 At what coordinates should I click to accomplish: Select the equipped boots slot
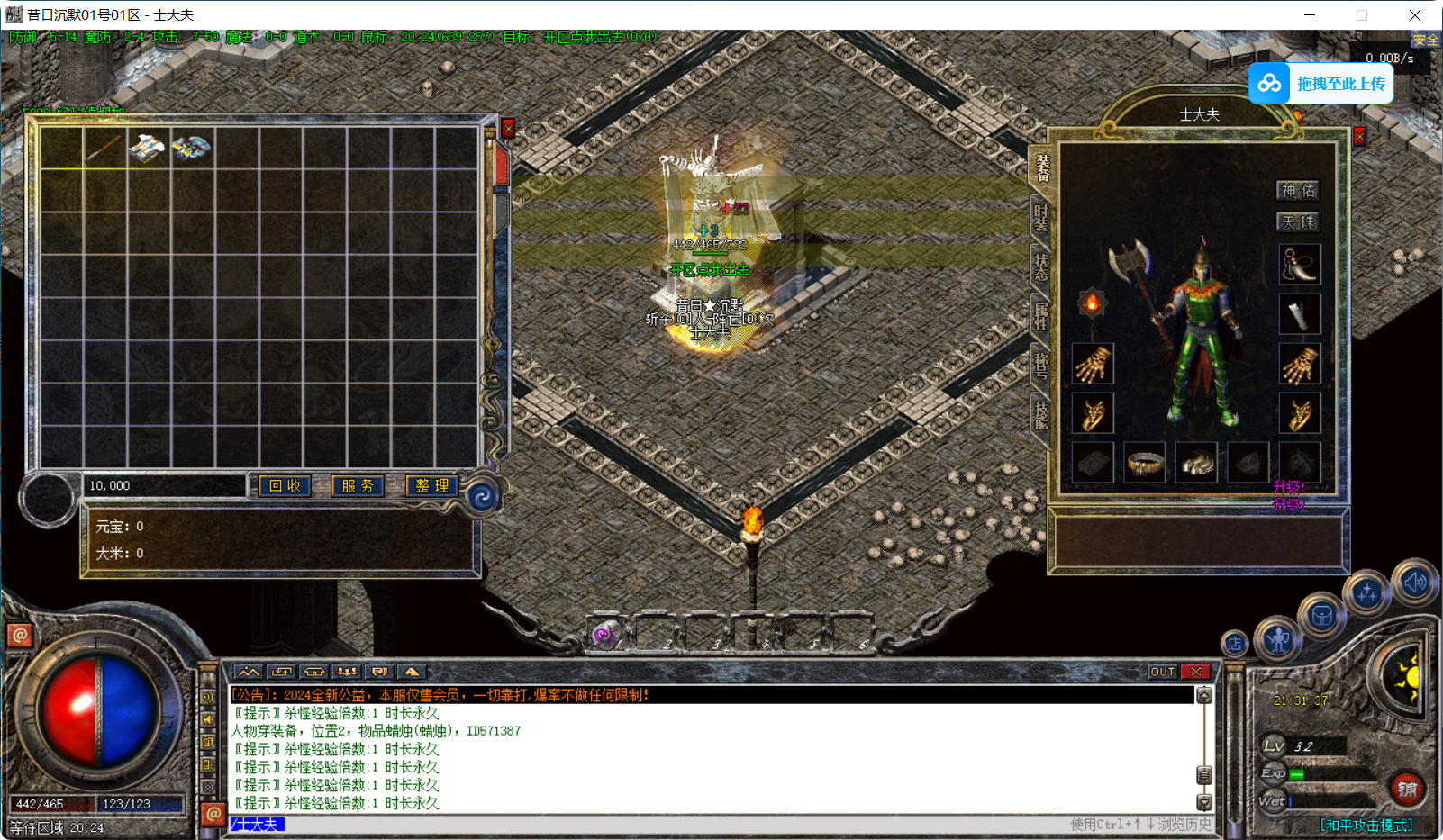1196,464
